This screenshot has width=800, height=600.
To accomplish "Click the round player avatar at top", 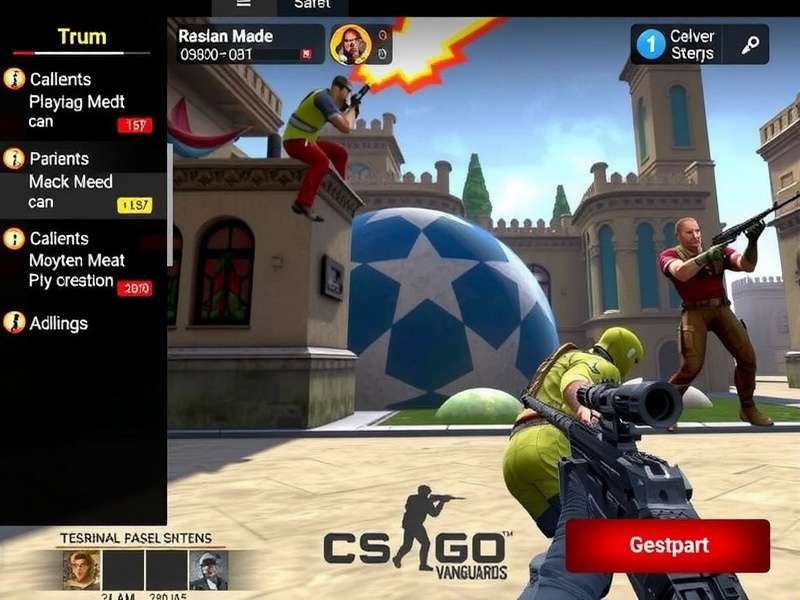I will click(x=350, y=45).
